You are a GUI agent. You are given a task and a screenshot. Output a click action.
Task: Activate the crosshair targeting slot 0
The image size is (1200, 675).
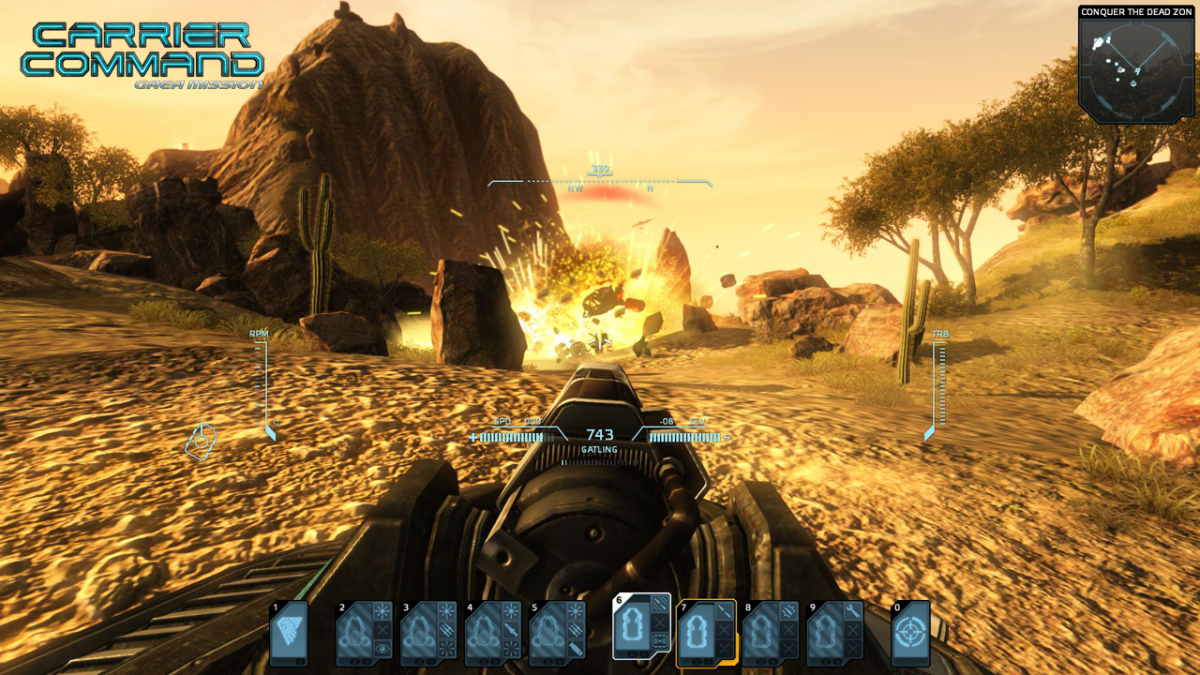(x=911, y=633)
